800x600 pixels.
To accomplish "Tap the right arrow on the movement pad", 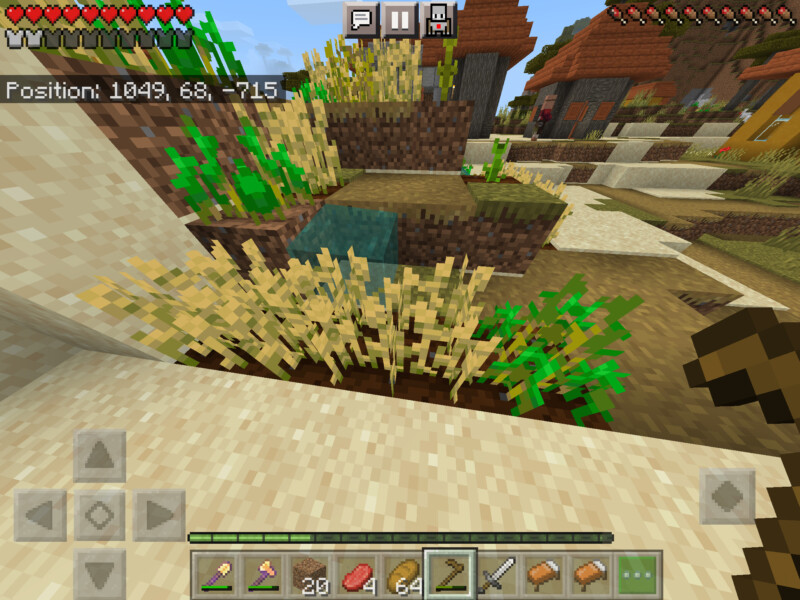I will tap(159, 516).
